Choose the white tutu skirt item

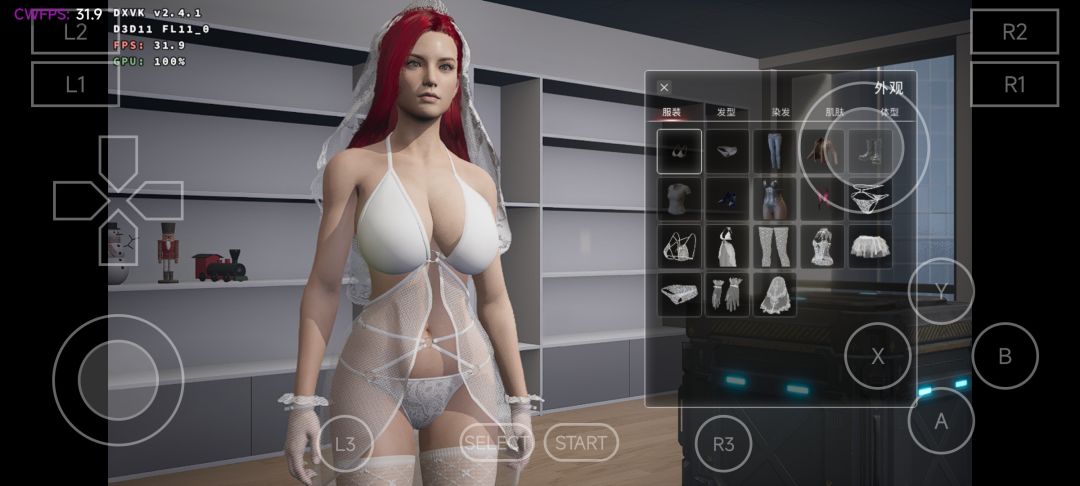tap(870, 246)
